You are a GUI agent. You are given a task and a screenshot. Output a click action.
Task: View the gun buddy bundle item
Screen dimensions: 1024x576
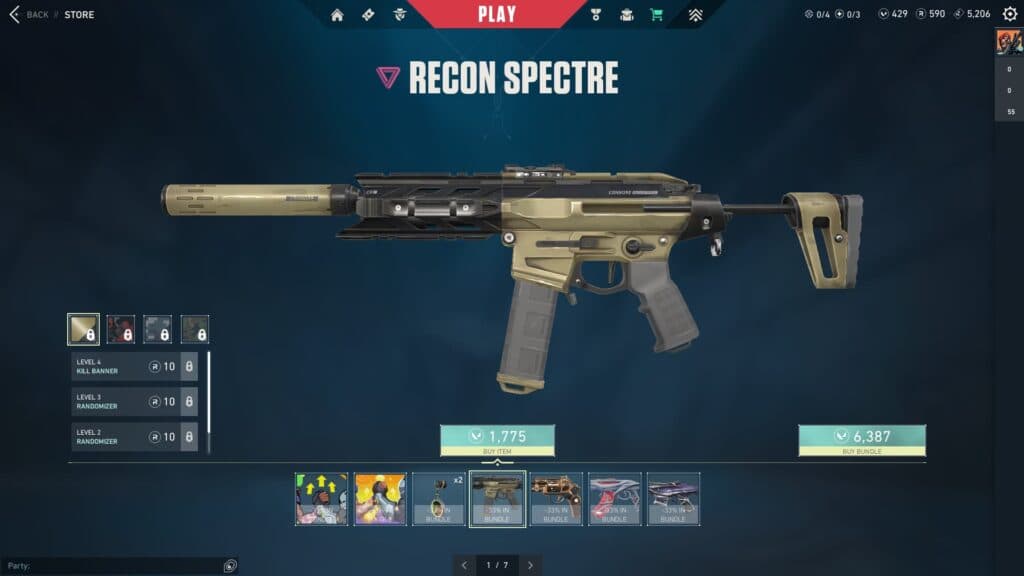click(x=439, y=499)
